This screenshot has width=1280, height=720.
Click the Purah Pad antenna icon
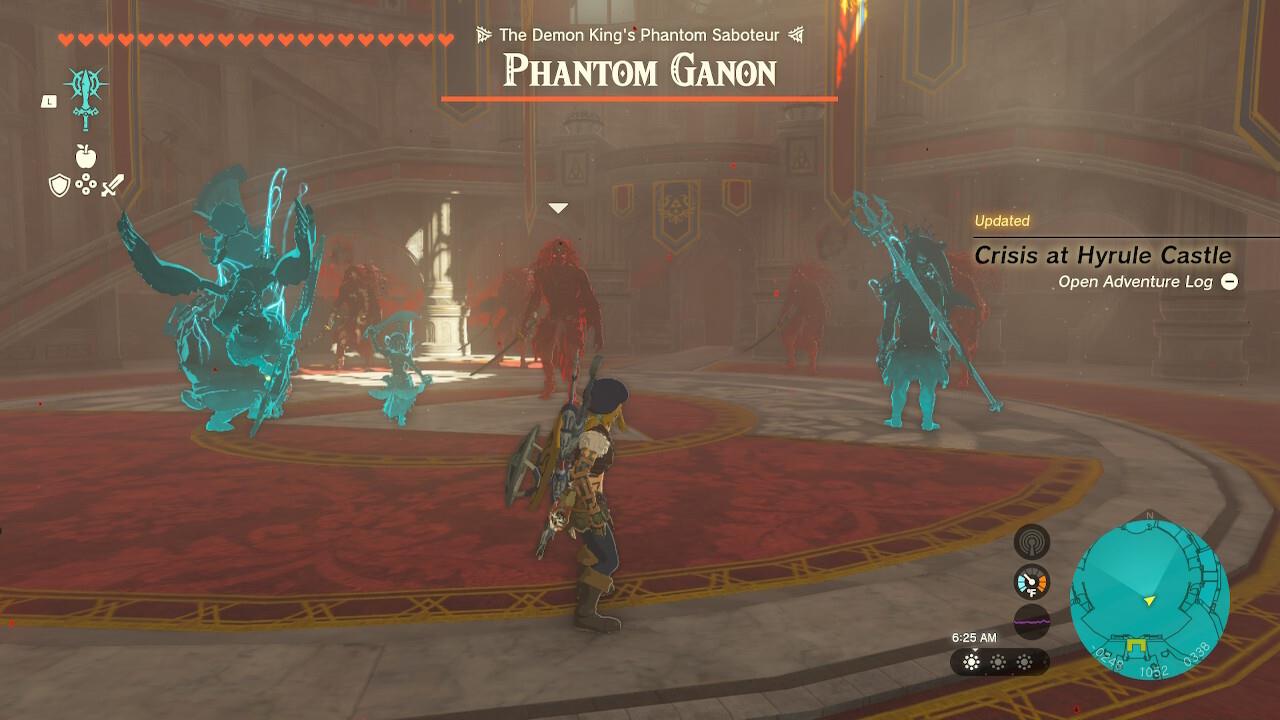1031,542
